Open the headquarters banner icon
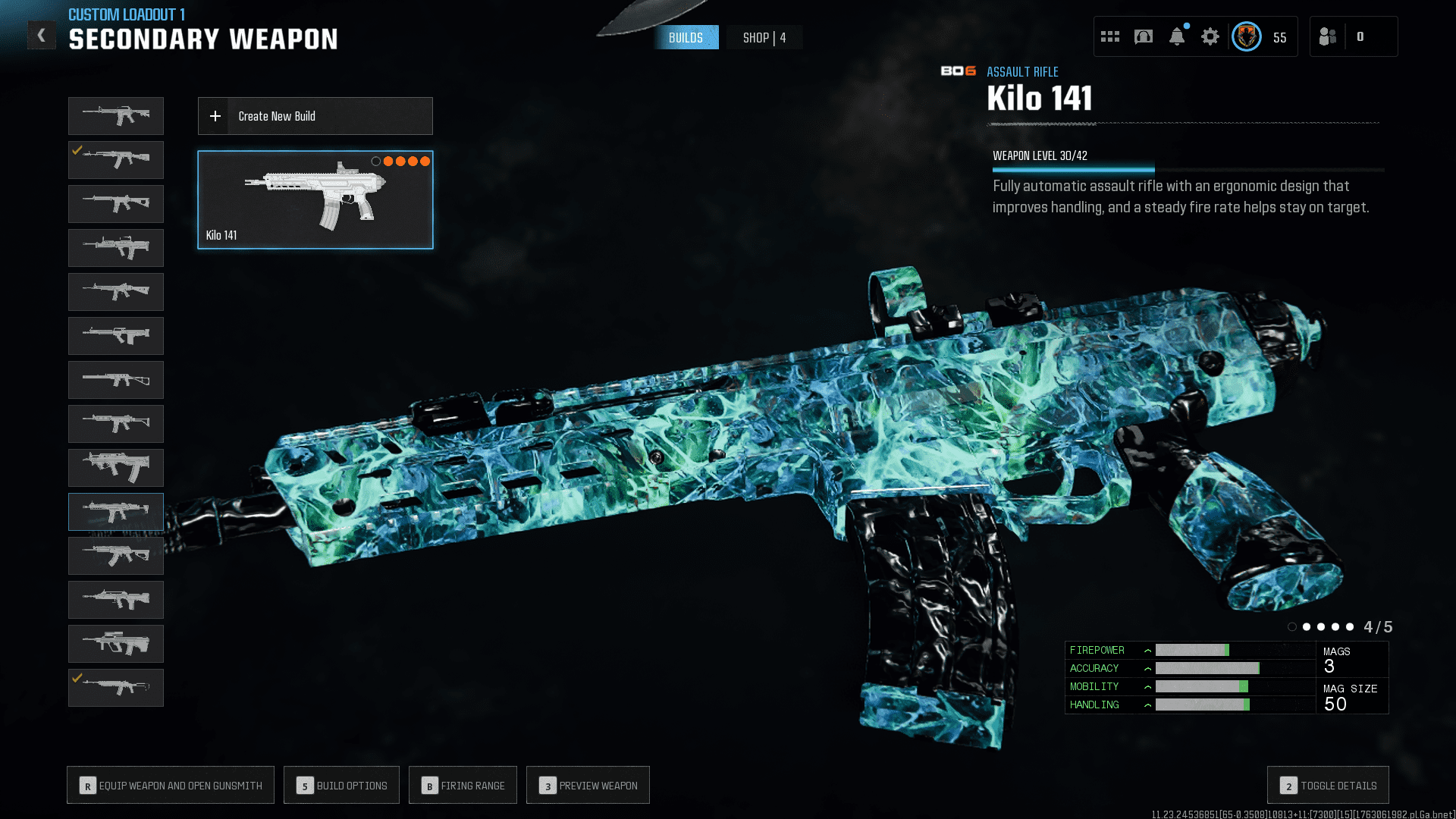This screenshot has height=819, width=1456. [x=1144, y=36]
